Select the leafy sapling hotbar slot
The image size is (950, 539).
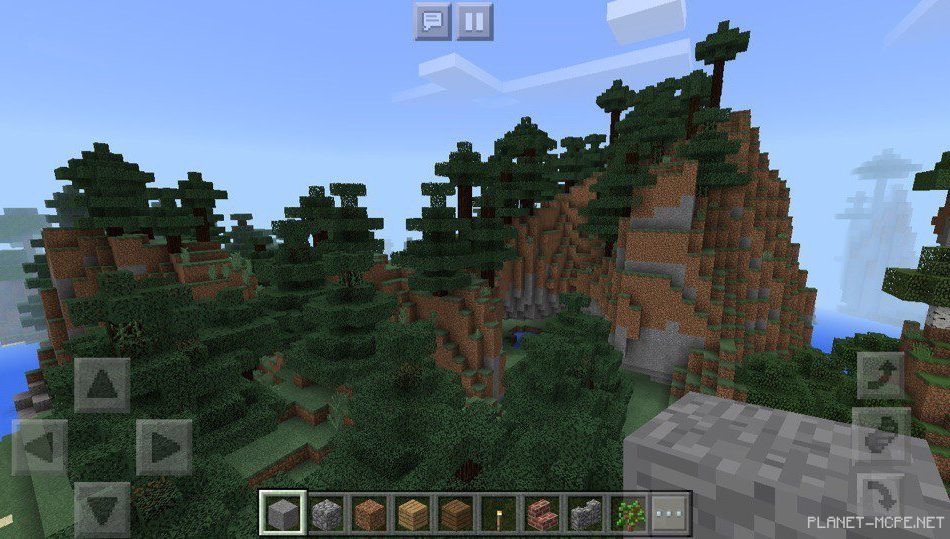[628, 514]
